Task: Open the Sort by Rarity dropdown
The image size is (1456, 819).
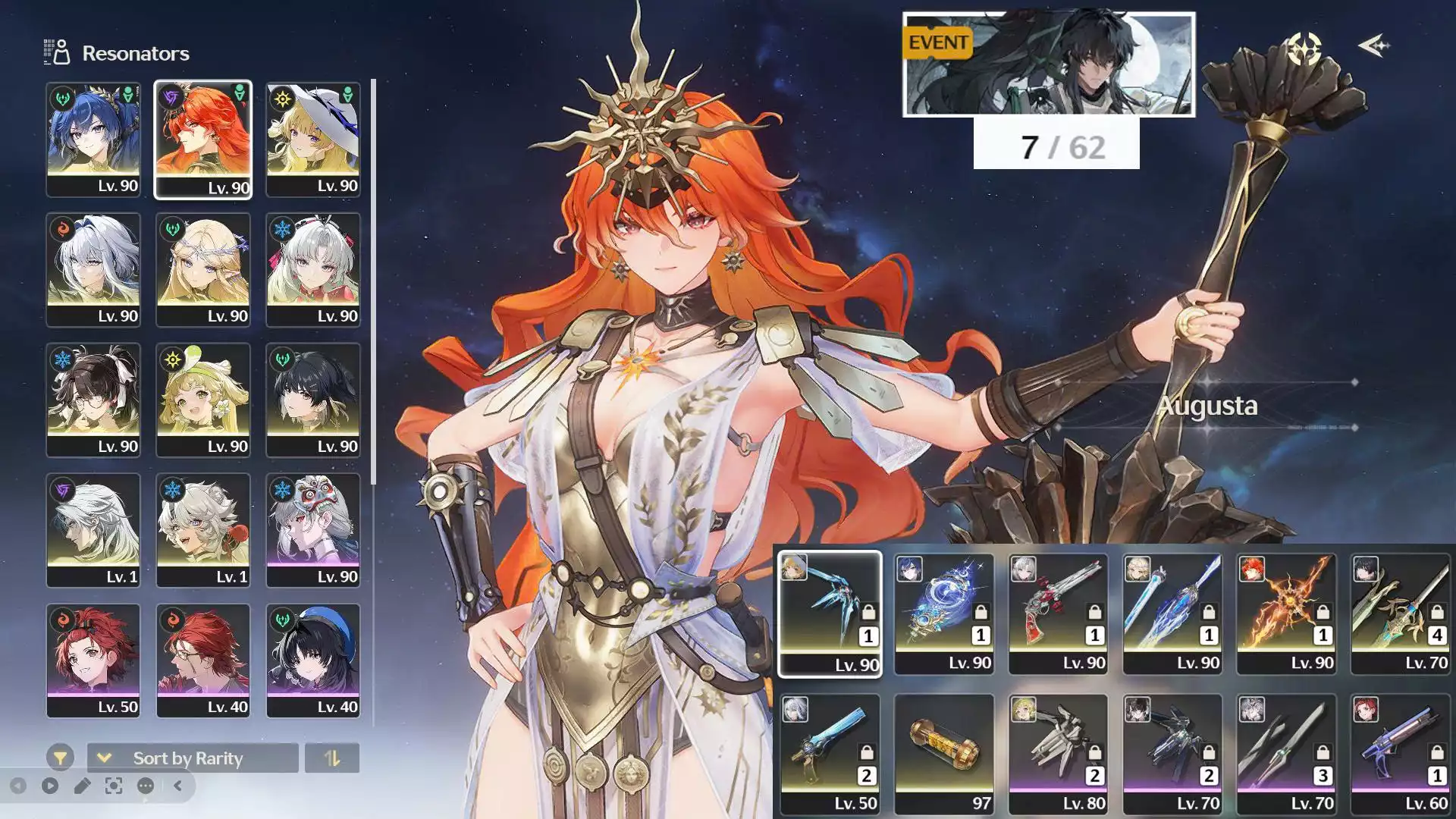Action: [x=193, y=758]
